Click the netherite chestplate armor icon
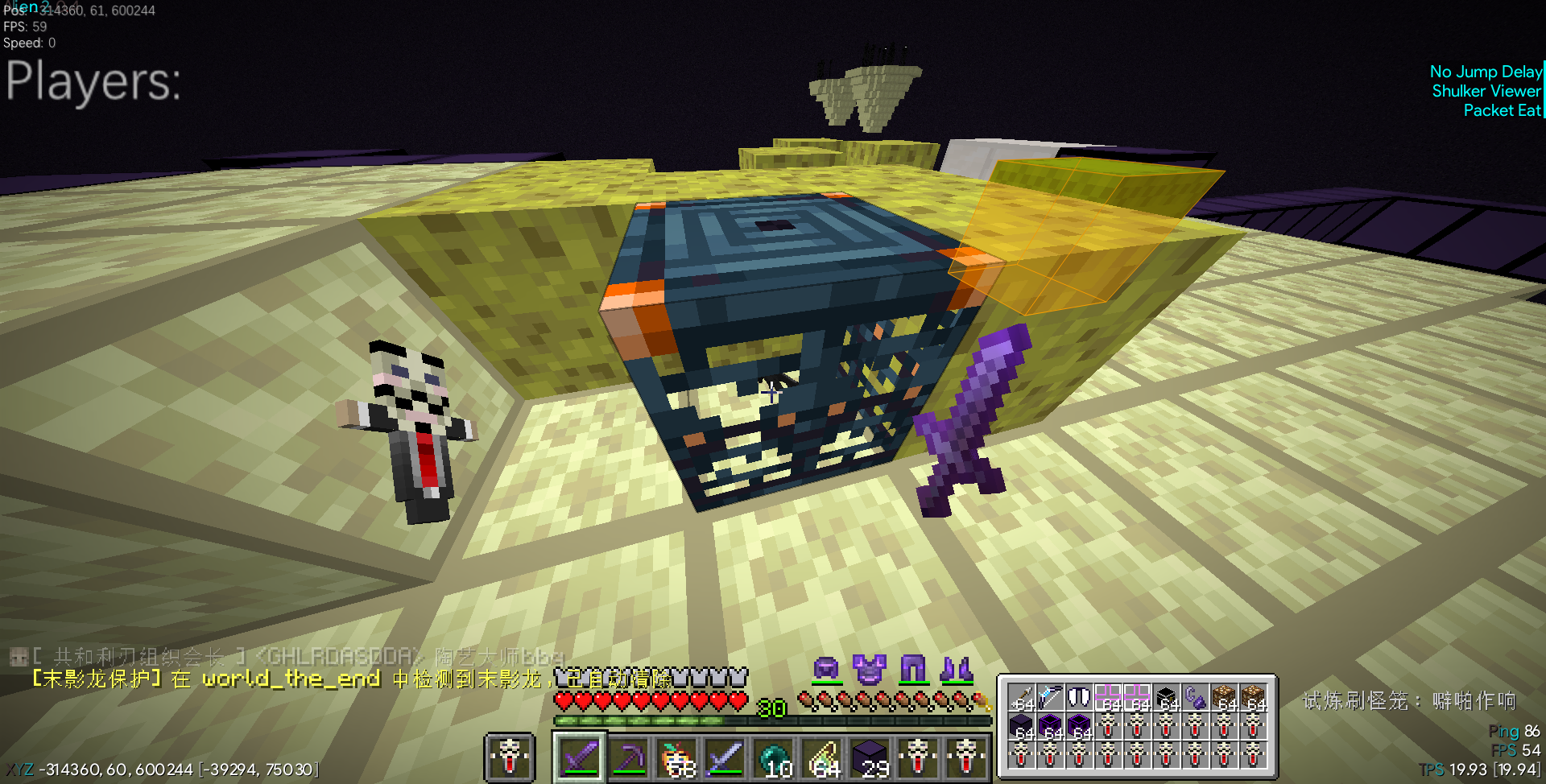This screenshot has width=1546, height=784. click(x=870, y=668)
